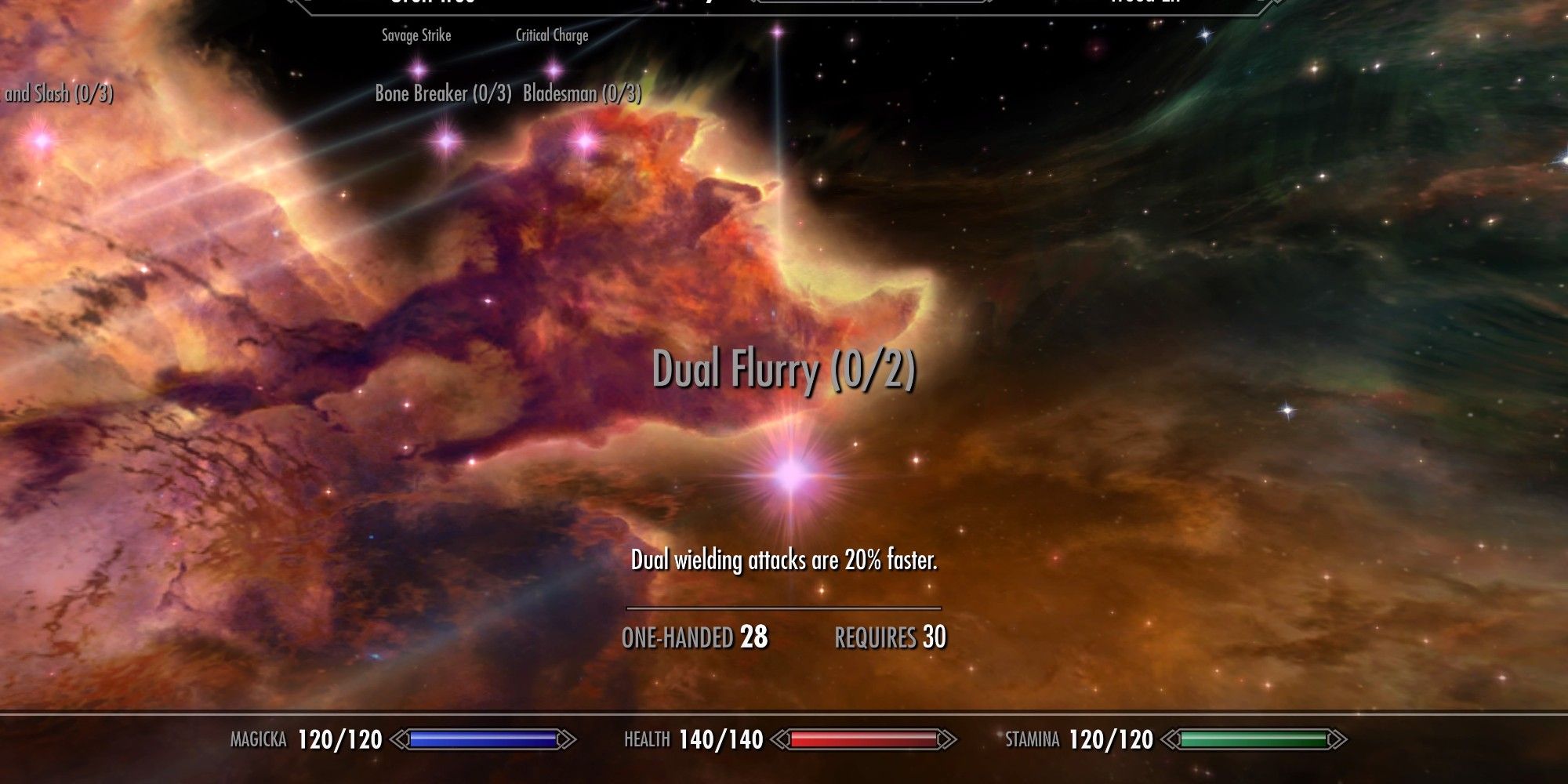Click the Health progress bar
The height and width of the screenshot is (784, 1568).
[862, 738]
